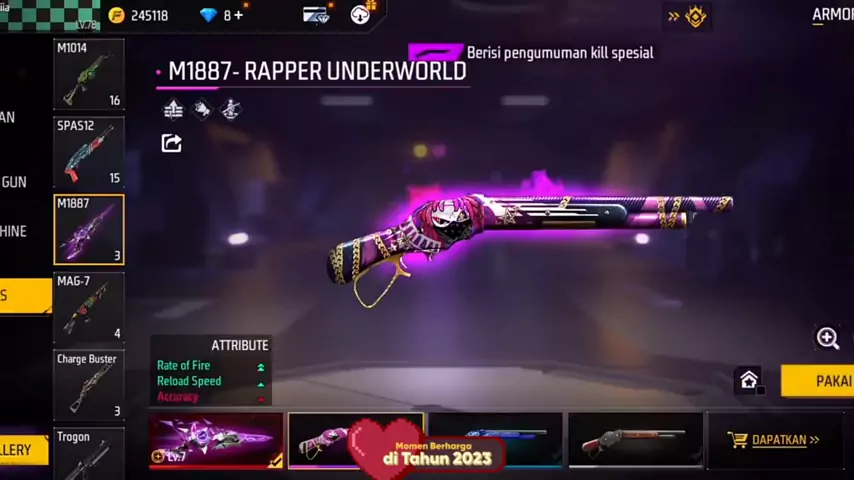Select the Trogon weapon entry
Image resolution: width=854 pixels, height=480 pixels.
tap(88, 454)
